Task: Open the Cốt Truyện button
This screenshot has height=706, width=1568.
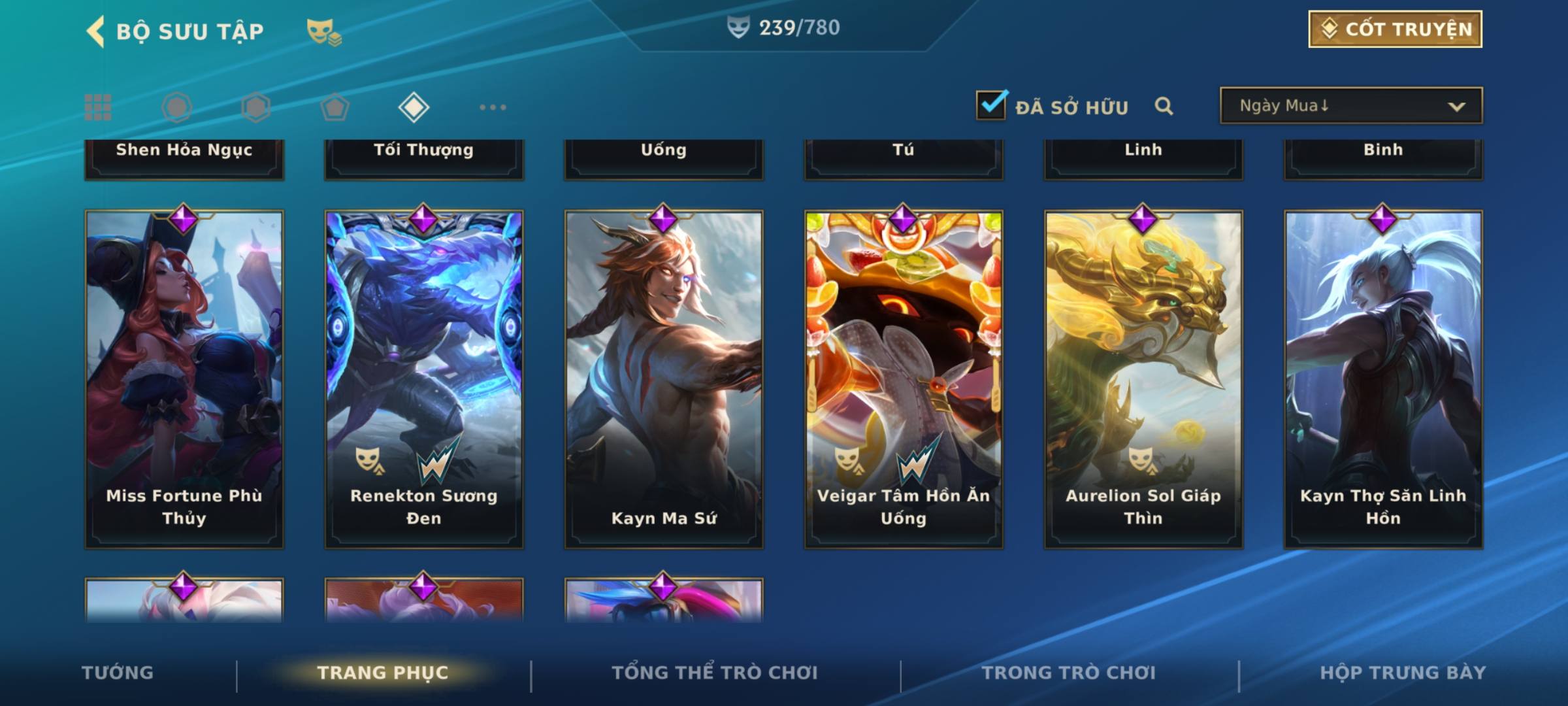Action: (1394, 29)
